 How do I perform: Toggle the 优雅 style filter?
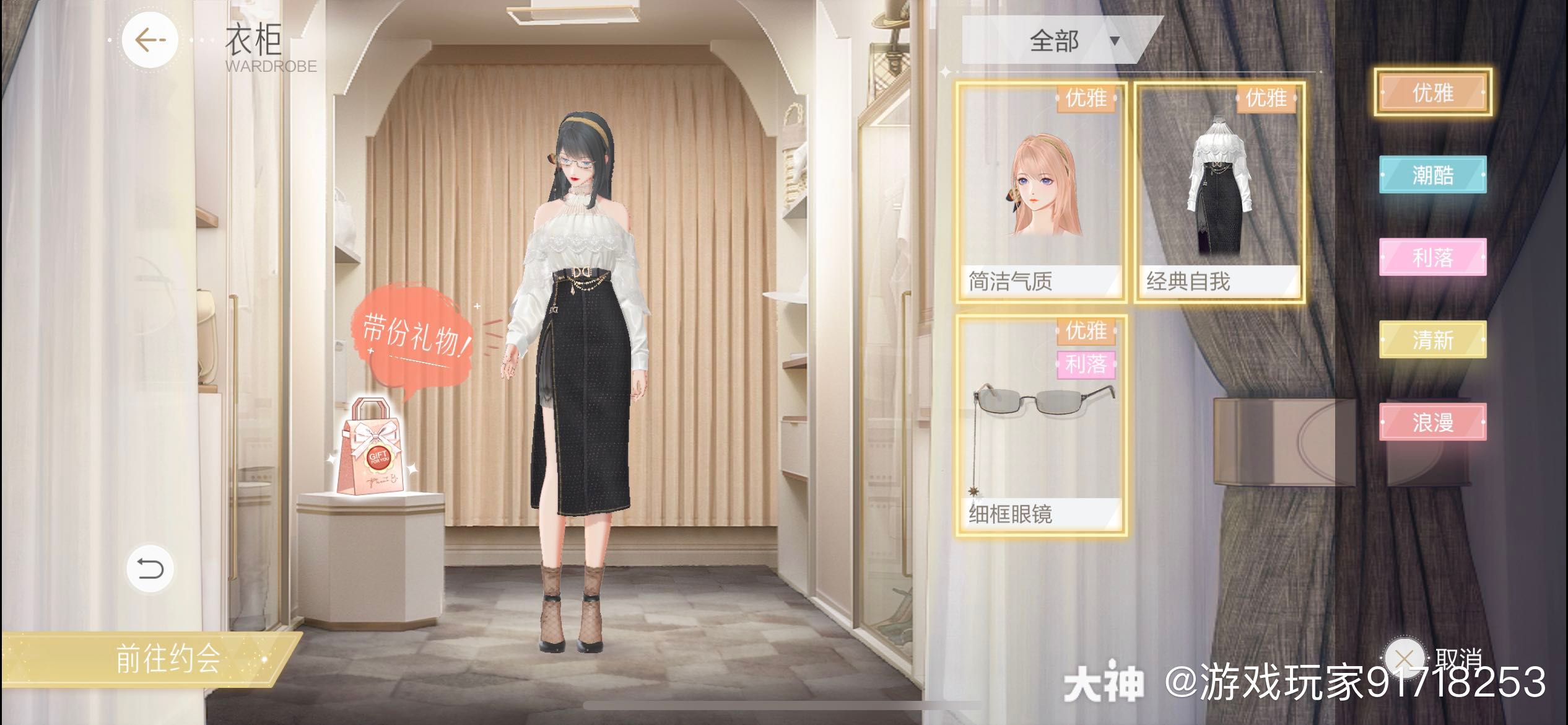tap(1434, 93)
